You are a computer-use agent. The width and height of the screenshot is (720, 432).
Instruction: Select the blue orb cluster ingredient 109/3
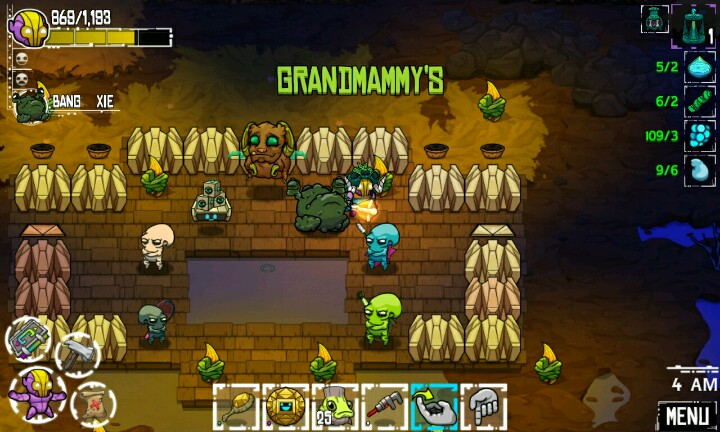699,136
